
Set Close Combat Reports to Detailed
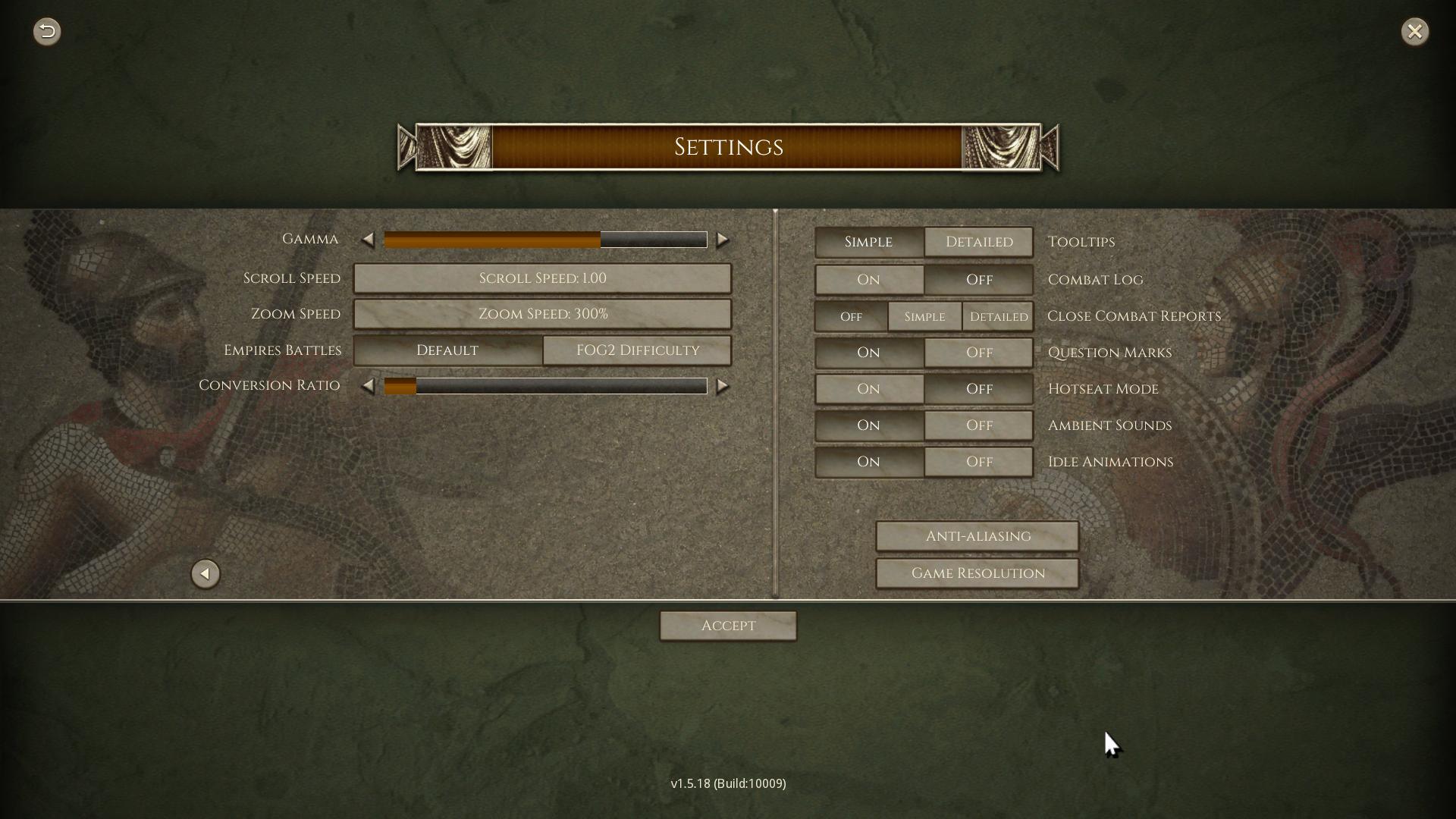(998, 316)
